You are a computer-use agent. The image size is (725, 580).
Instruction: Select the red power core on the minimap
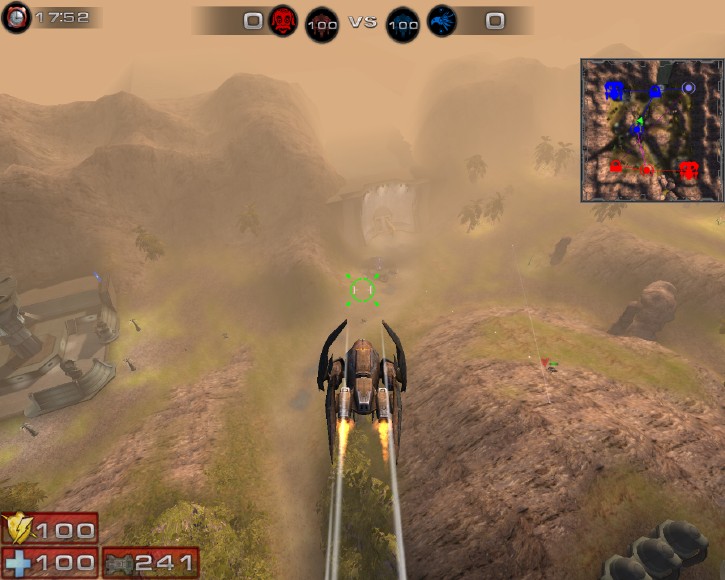[688, 170]
